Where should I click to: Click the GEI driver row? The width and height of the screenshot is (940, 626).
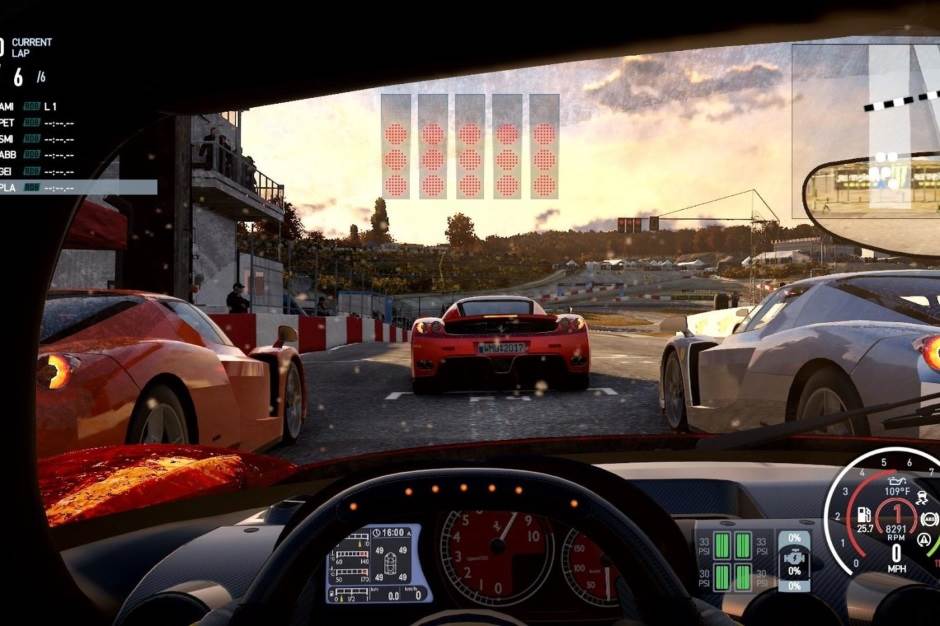(40, 171)
